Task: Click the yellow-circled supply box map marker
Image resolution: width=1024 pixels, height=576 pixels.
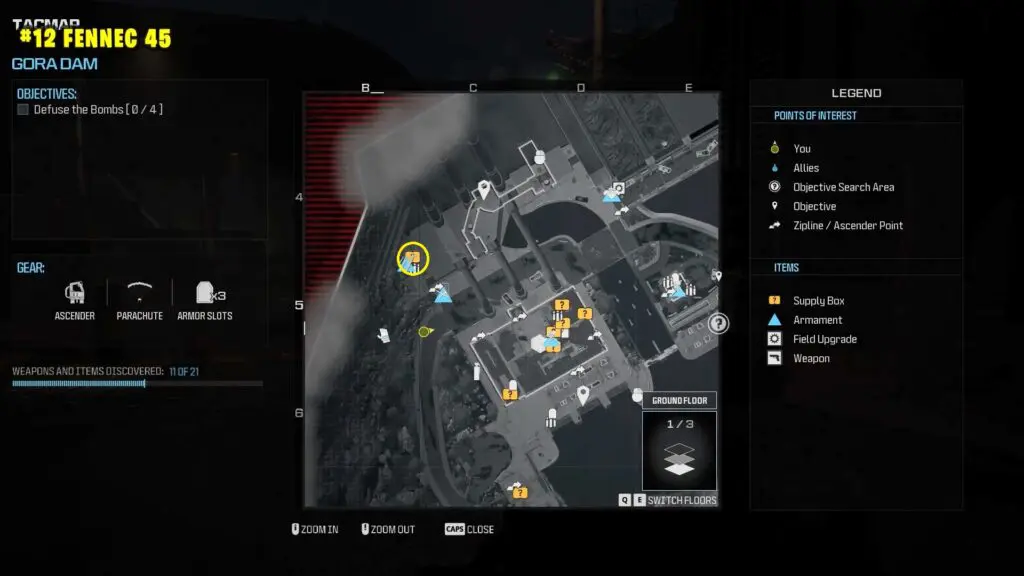Action: point(413,259)
